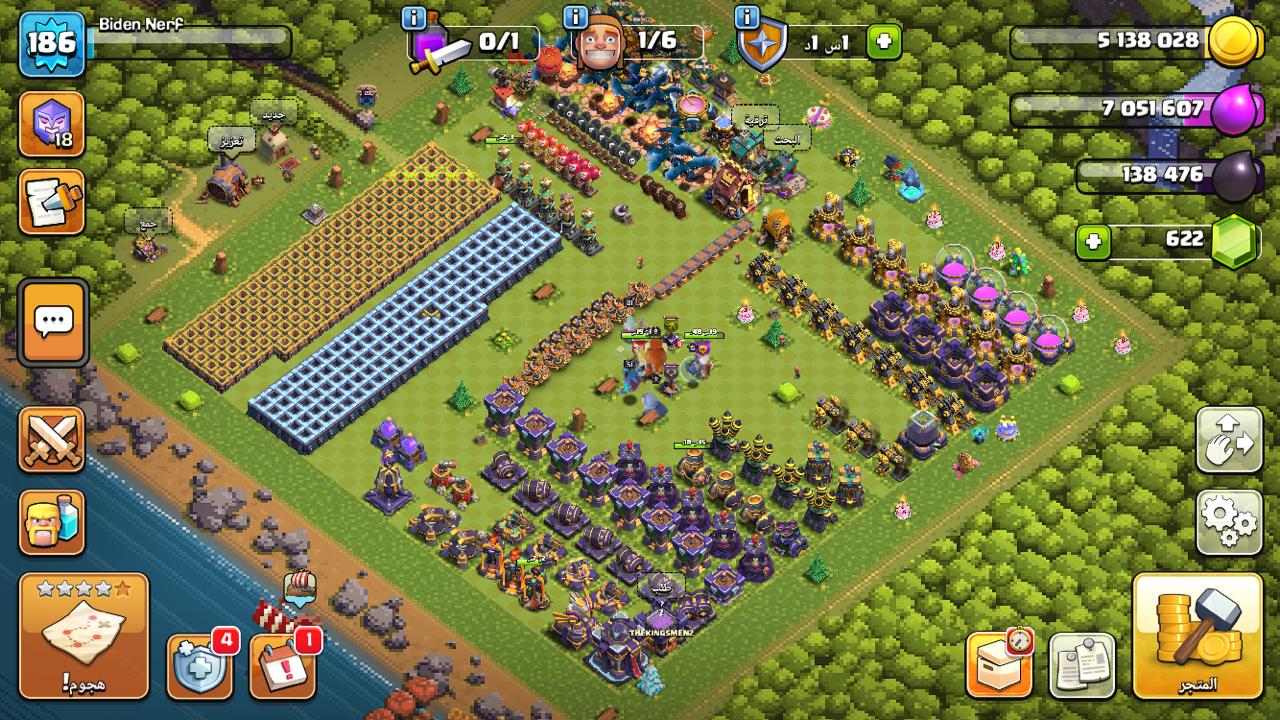This screenshot has height=720, width=1280.
Task: Click the gold coin resource icon
Action: [1236, 42]
